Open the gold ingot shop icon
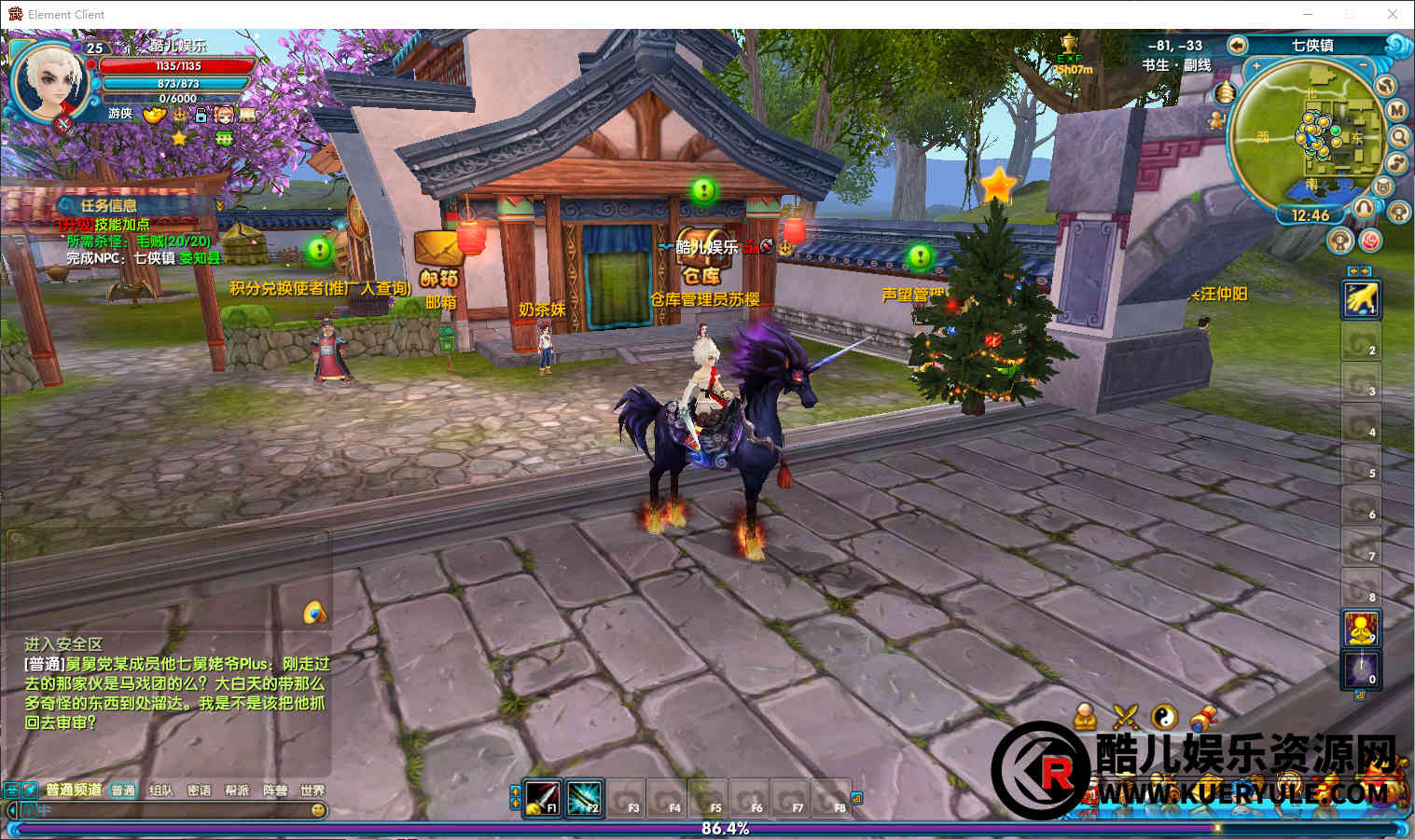 point(154,115)
